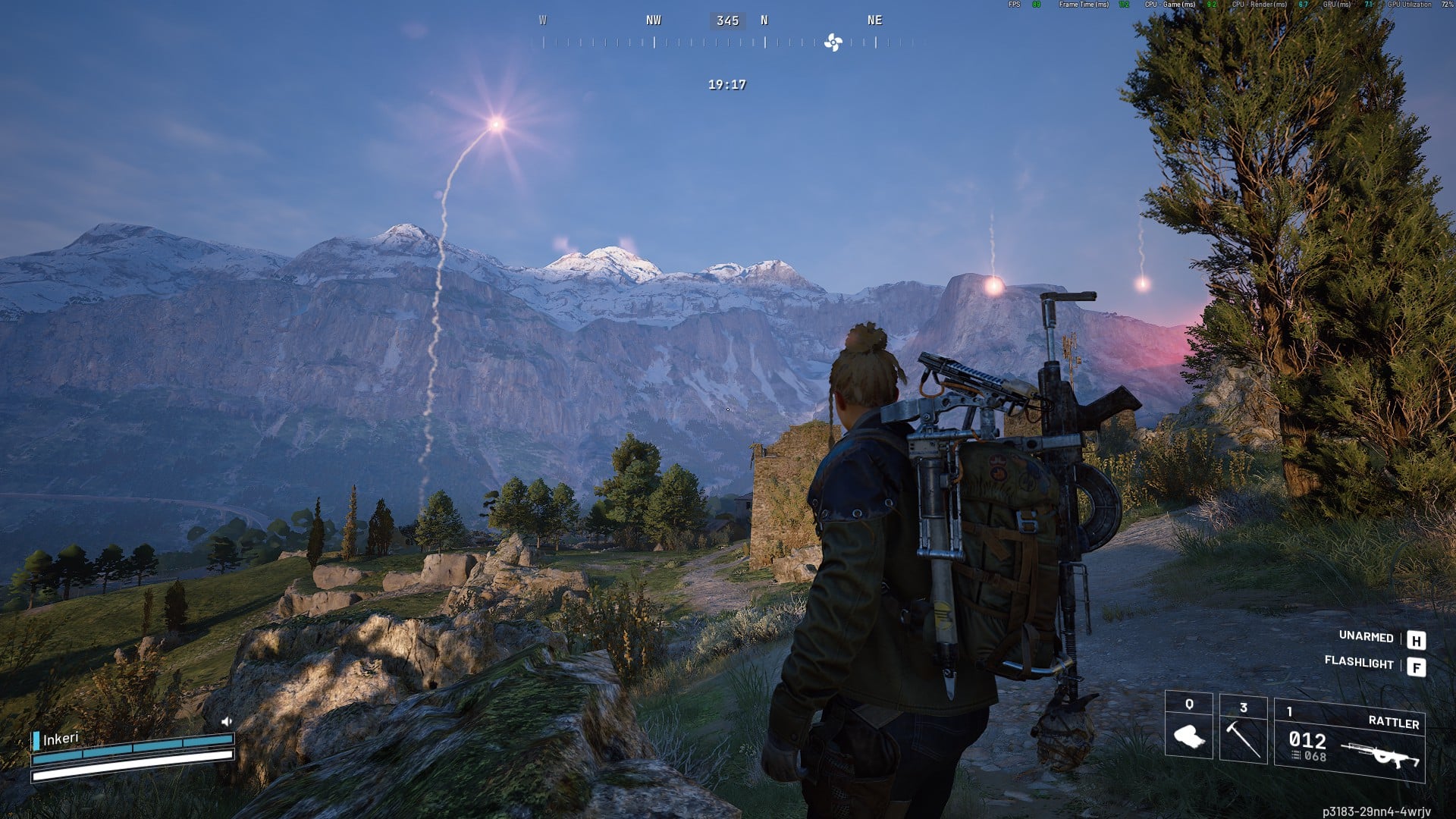Click the fan-shaped marker on the compass
Screen dimensions: 1456x819
pos(833,42)
